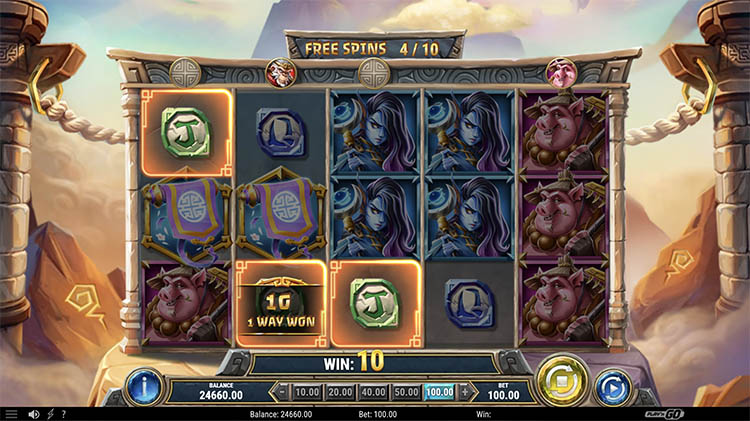Toggle sound with the speaker icon
750x421 pixels.
33,413
